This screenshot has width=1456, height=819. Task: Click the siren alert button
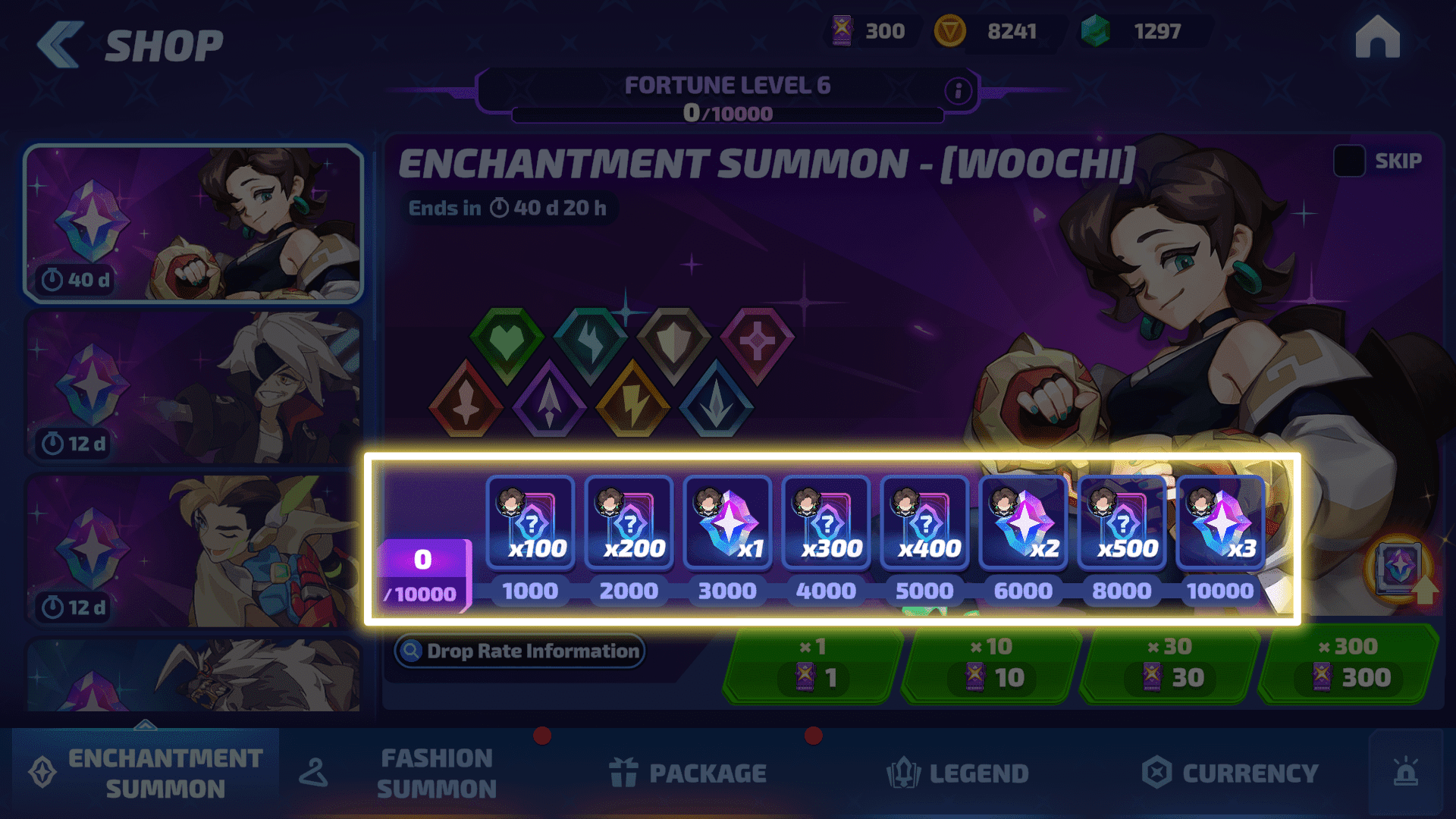coord(1405,772)
